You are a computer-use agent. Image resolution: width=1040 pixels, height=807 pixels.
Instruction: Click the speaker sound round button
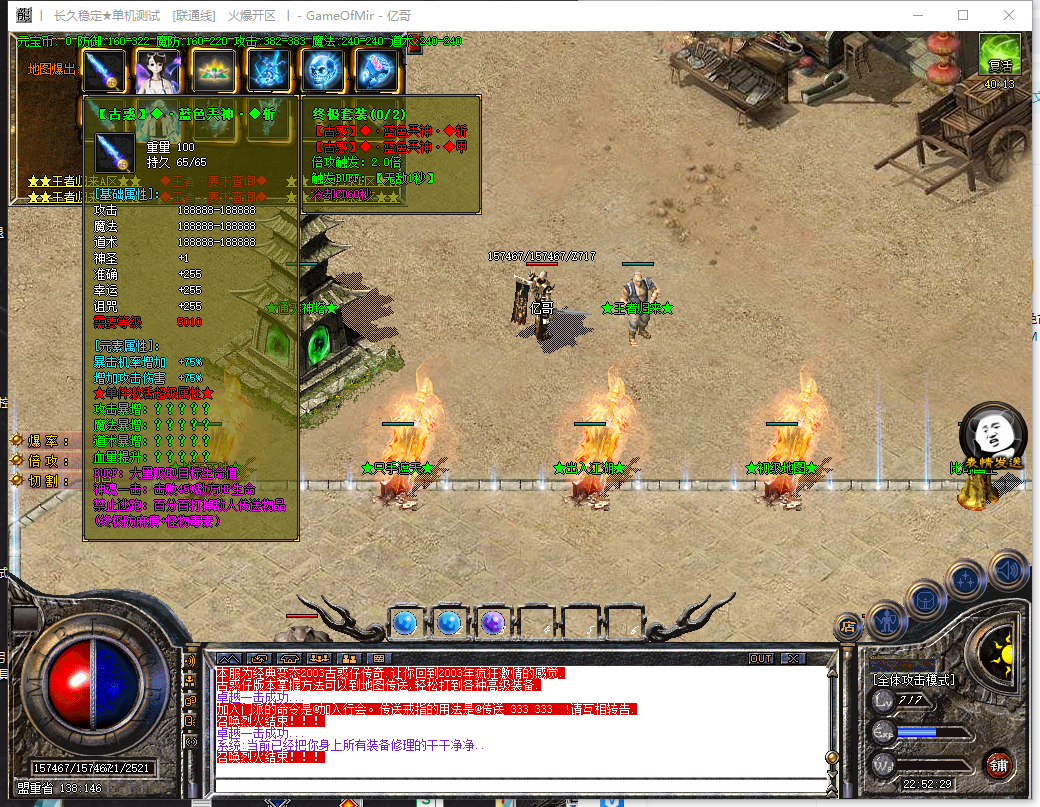click(x=1010, y=569)
